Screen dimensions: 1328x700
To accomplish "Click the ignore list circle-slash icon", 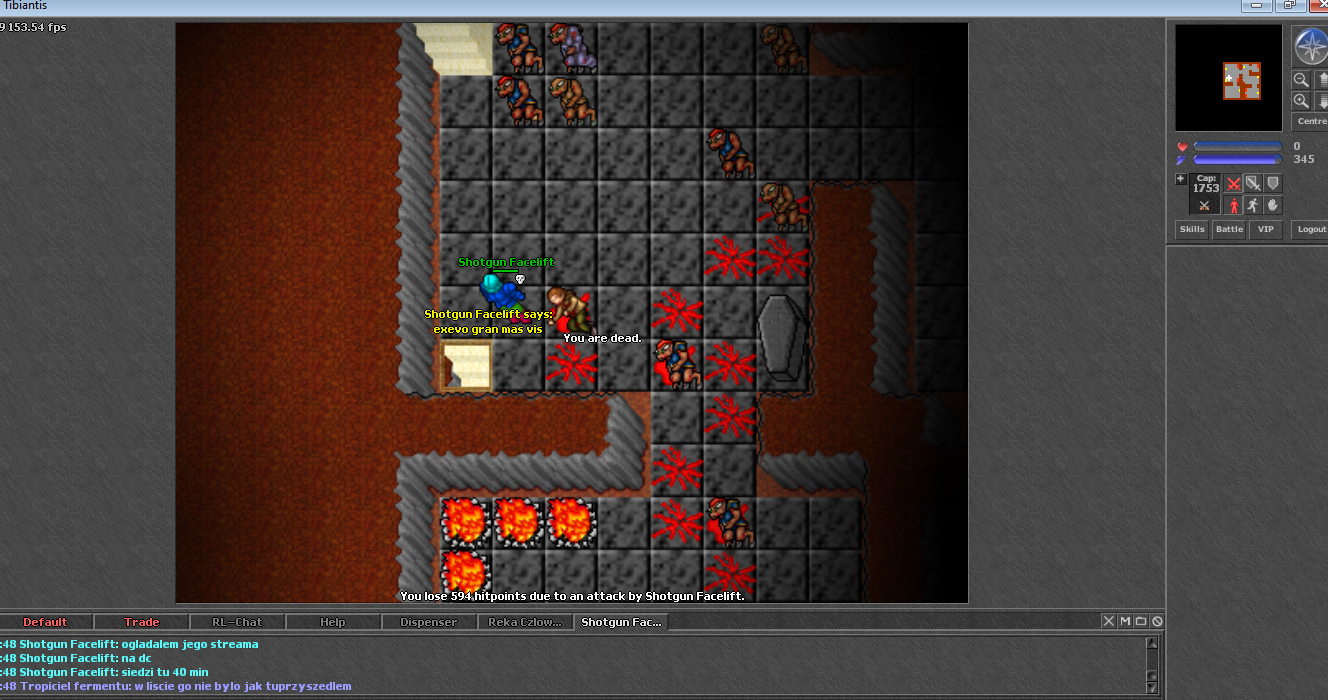I will coord(1157,621).
